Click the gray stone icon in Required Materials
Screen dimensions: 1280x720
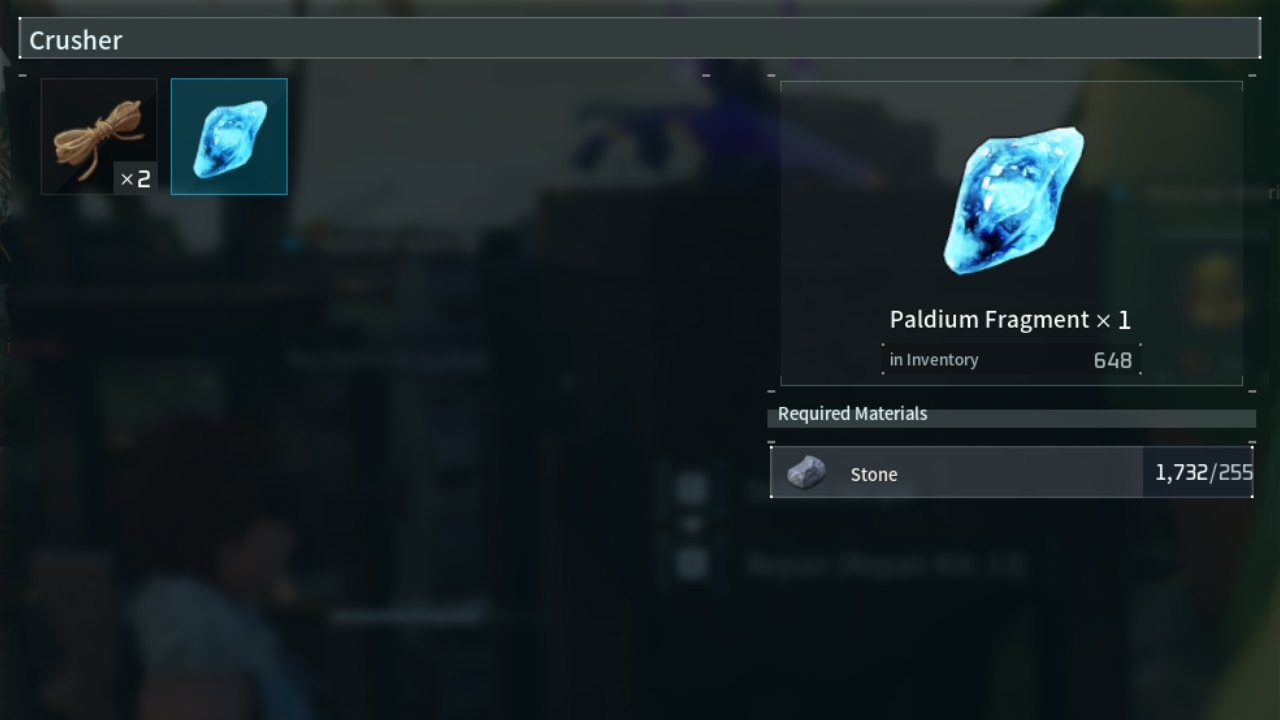coord(807,471)
